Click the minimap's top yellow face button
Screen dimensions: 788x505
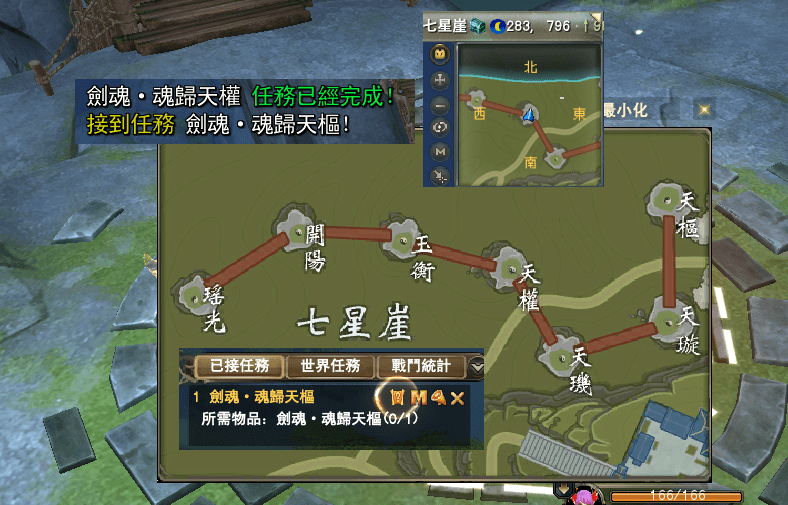coord(440,56)
